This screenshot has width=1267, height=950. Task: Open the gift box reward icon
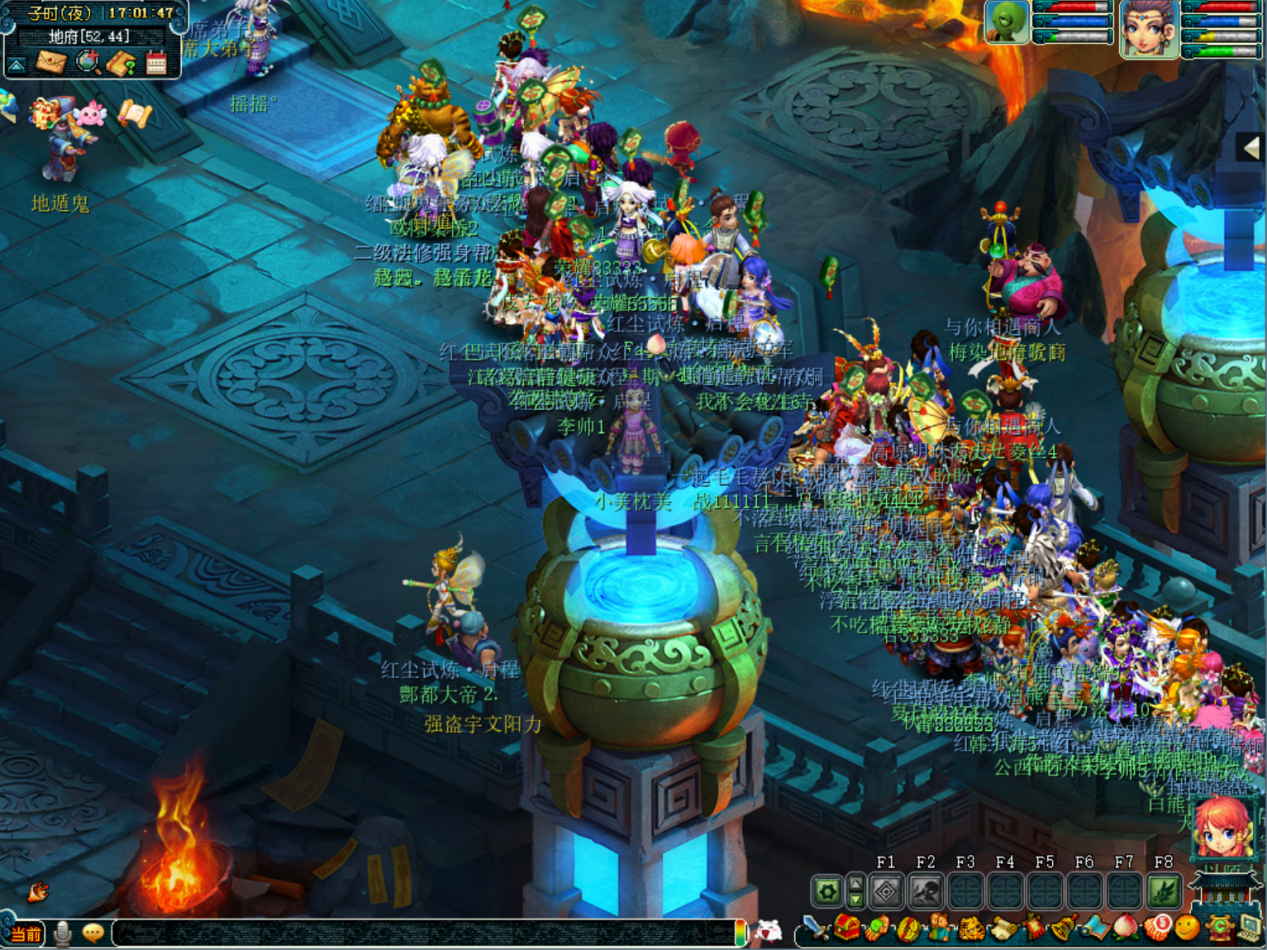(46, 113)
